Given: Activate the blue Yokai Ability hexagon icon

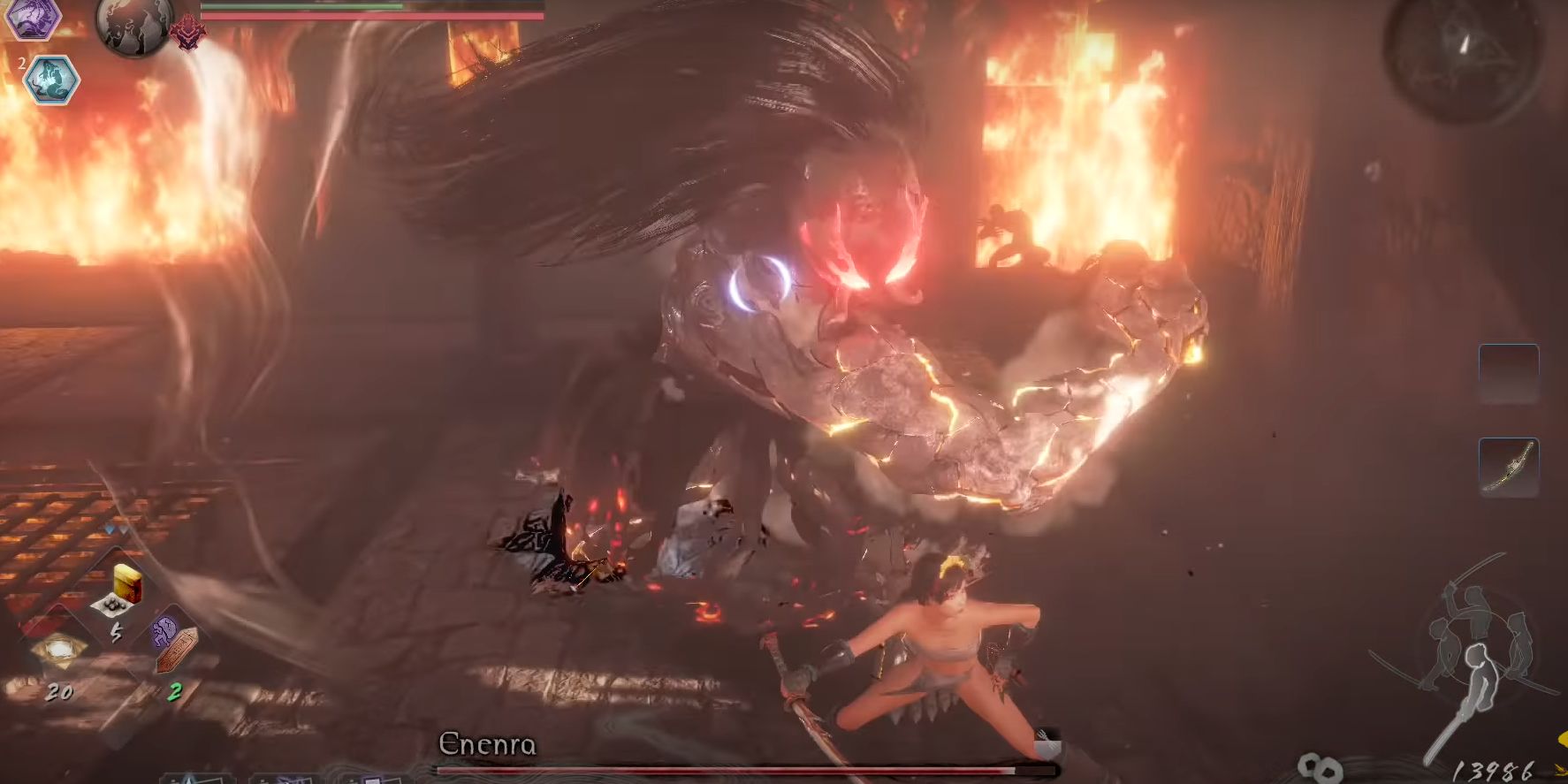Looking at the screenshot, I should pos(53,80).
